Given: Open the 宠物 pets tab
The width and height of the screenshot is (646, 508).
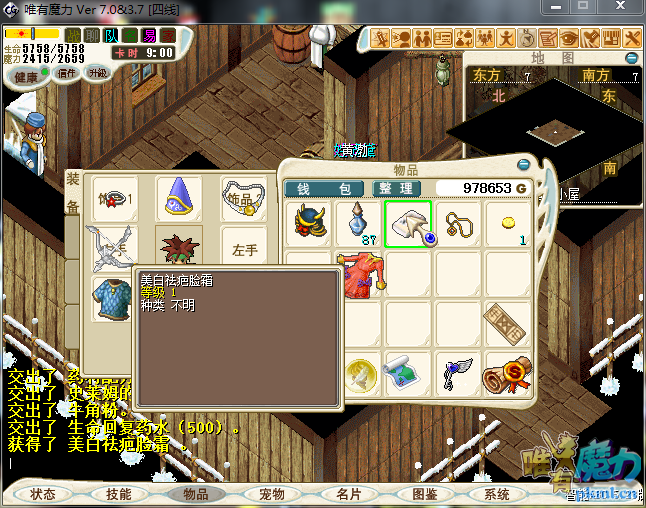Looking at the screenshot, I should pos(272,494).
